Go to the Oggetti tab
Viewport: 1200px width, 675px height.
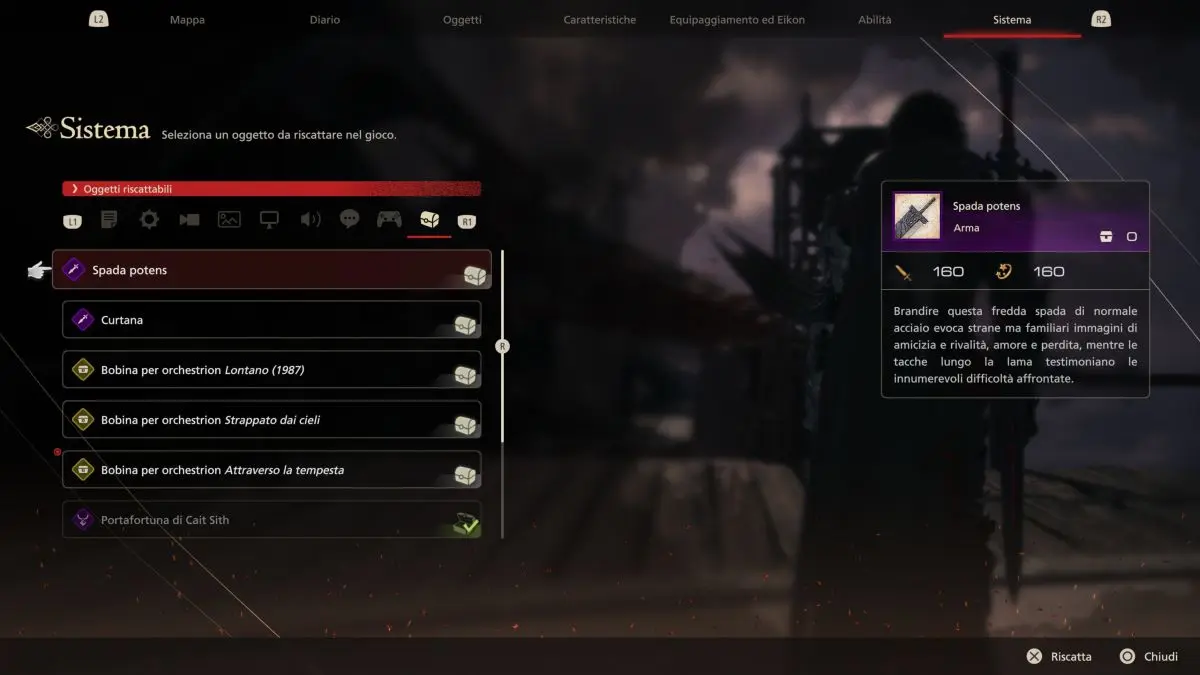[462, 20]
